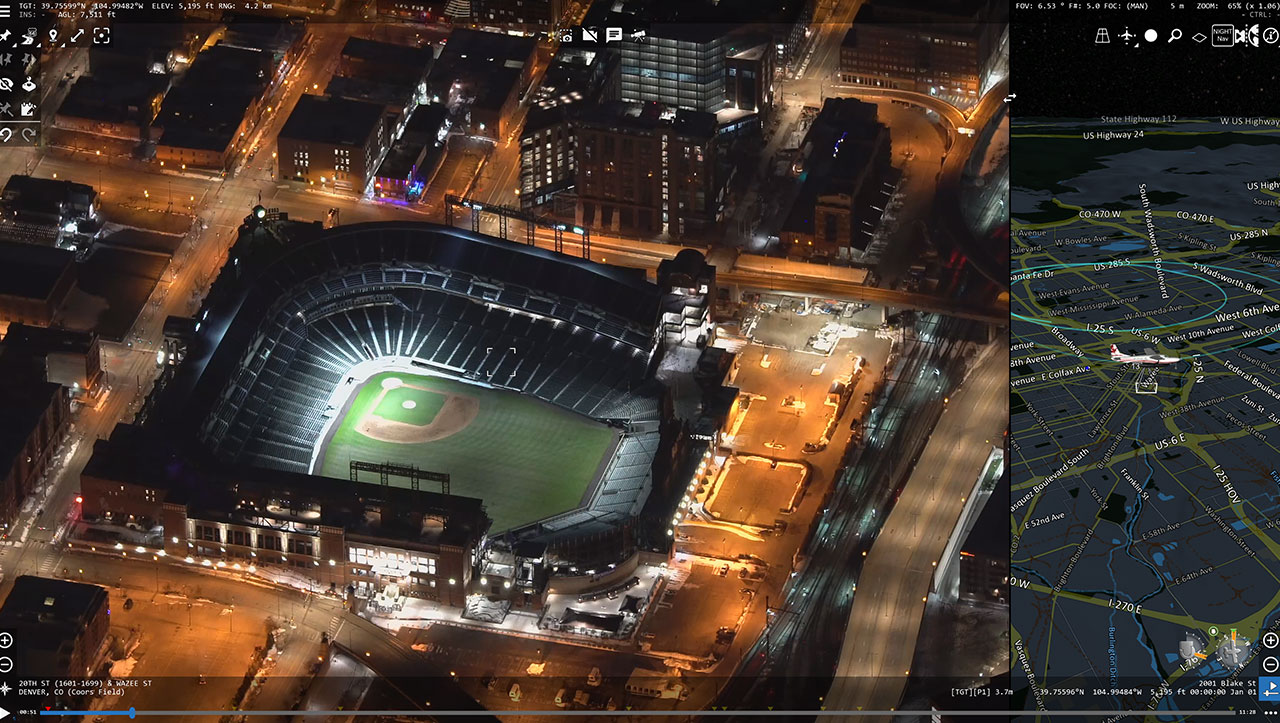Take a snapshot with the camera icon

click(566, 35)
